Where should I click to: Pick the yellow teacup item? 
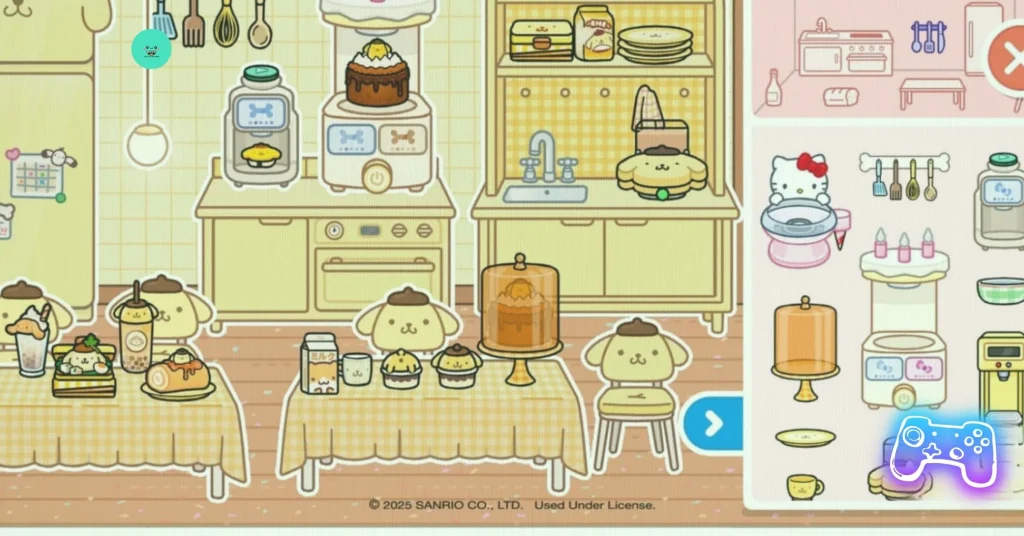[804, 487]
